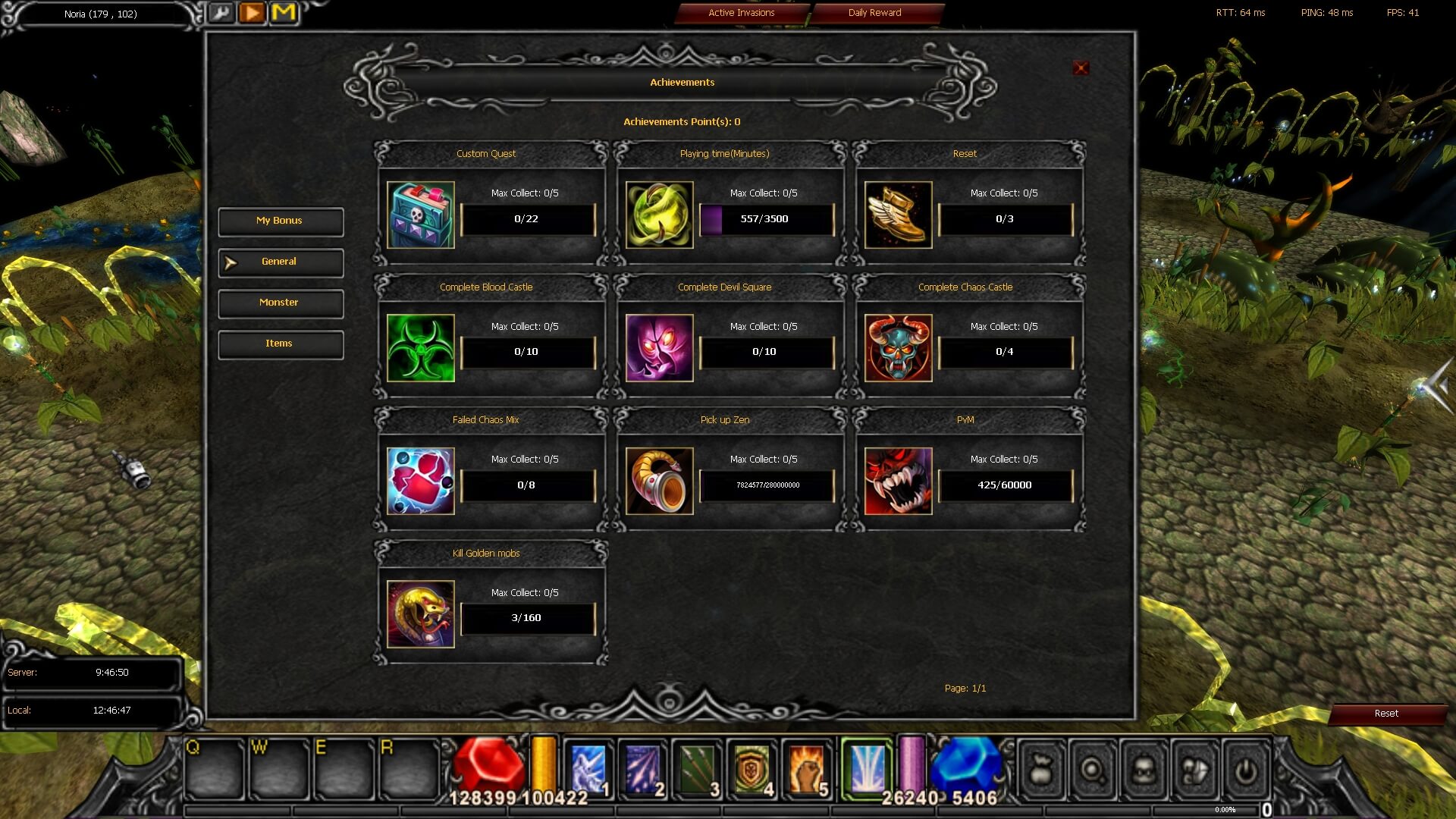1456x819 pixels.
Task: Click the Page 1/1 indicator
Action: [965, 688]
